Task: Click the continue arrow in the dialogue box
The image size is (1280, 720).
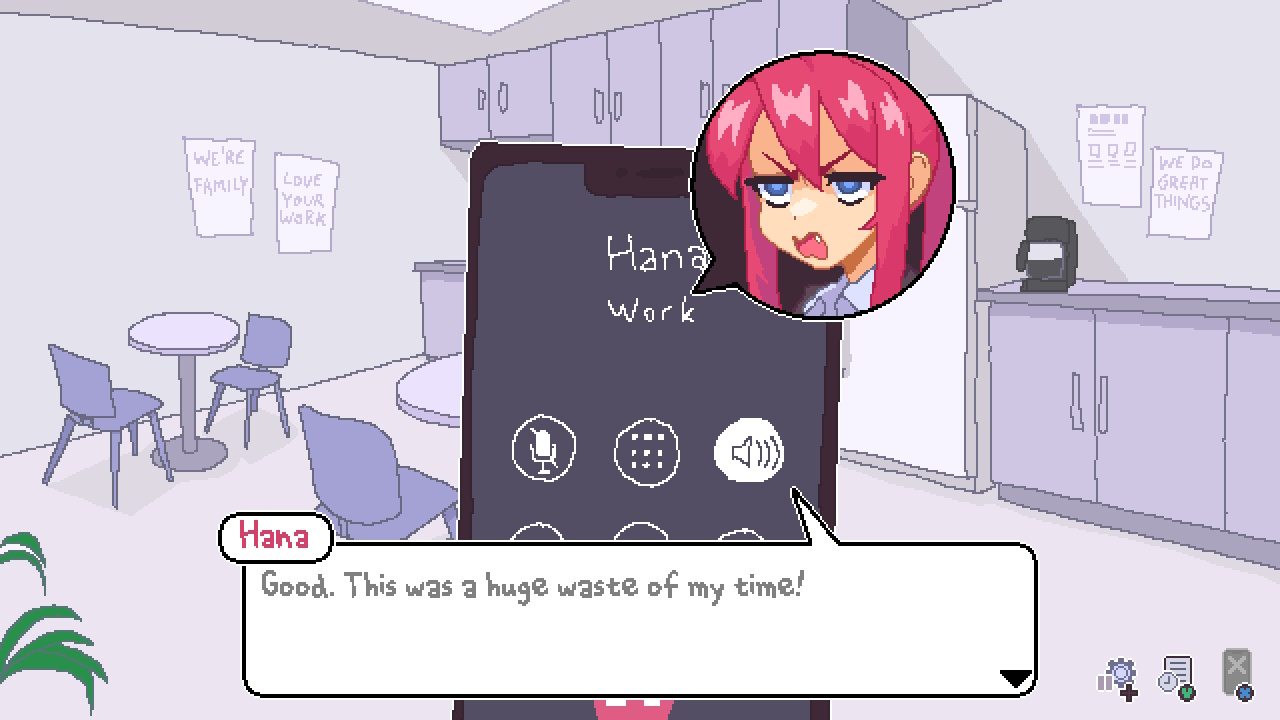Action: (1013, 675)
